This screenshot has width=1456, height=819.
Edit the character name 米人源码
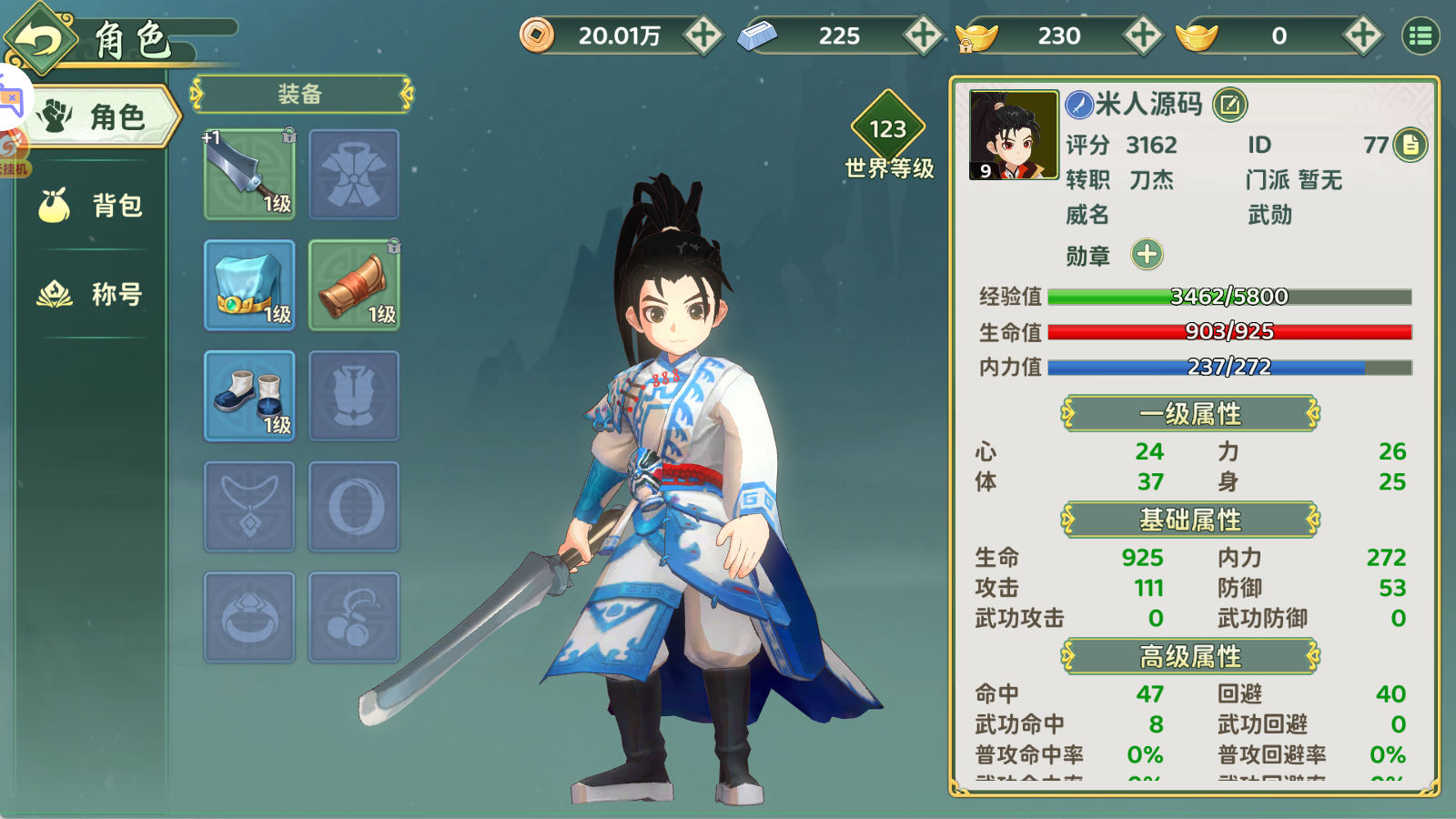[x=1229, y=105]
